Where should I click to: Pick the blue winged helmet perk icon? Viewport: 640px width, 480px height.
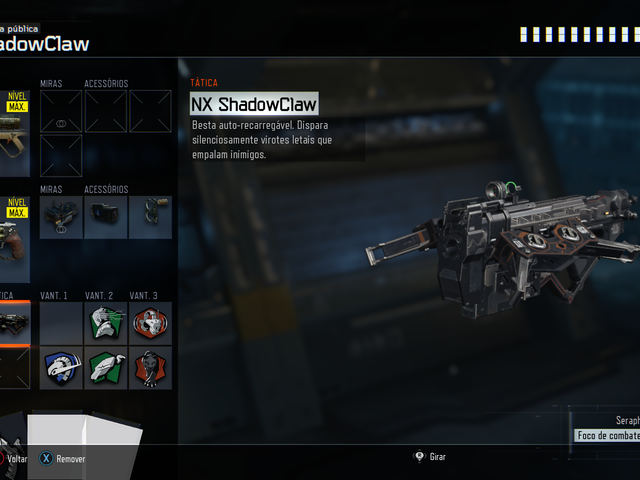[61, 367]
